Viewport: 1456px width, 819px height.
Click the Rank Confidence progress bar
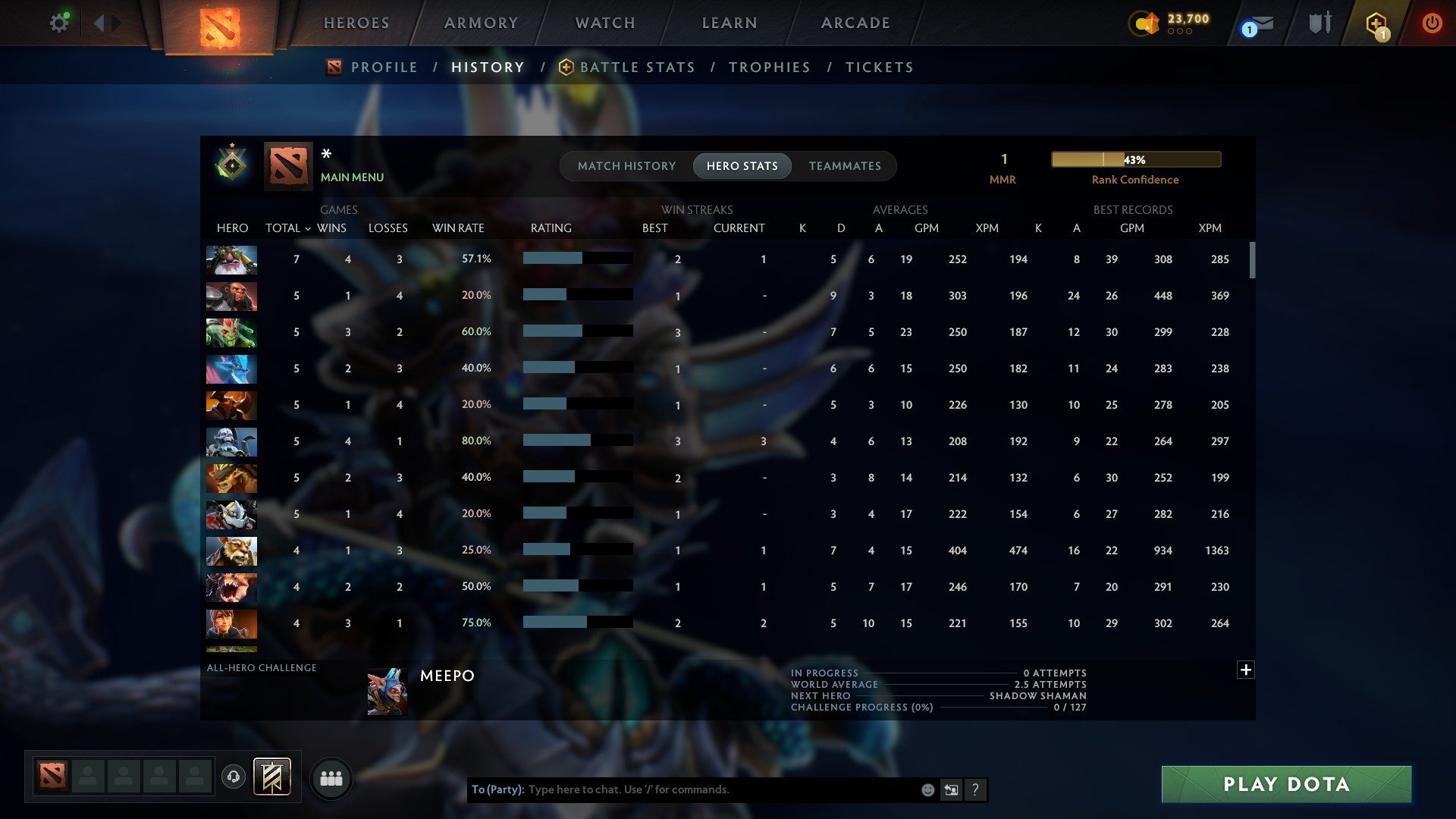1135,159
